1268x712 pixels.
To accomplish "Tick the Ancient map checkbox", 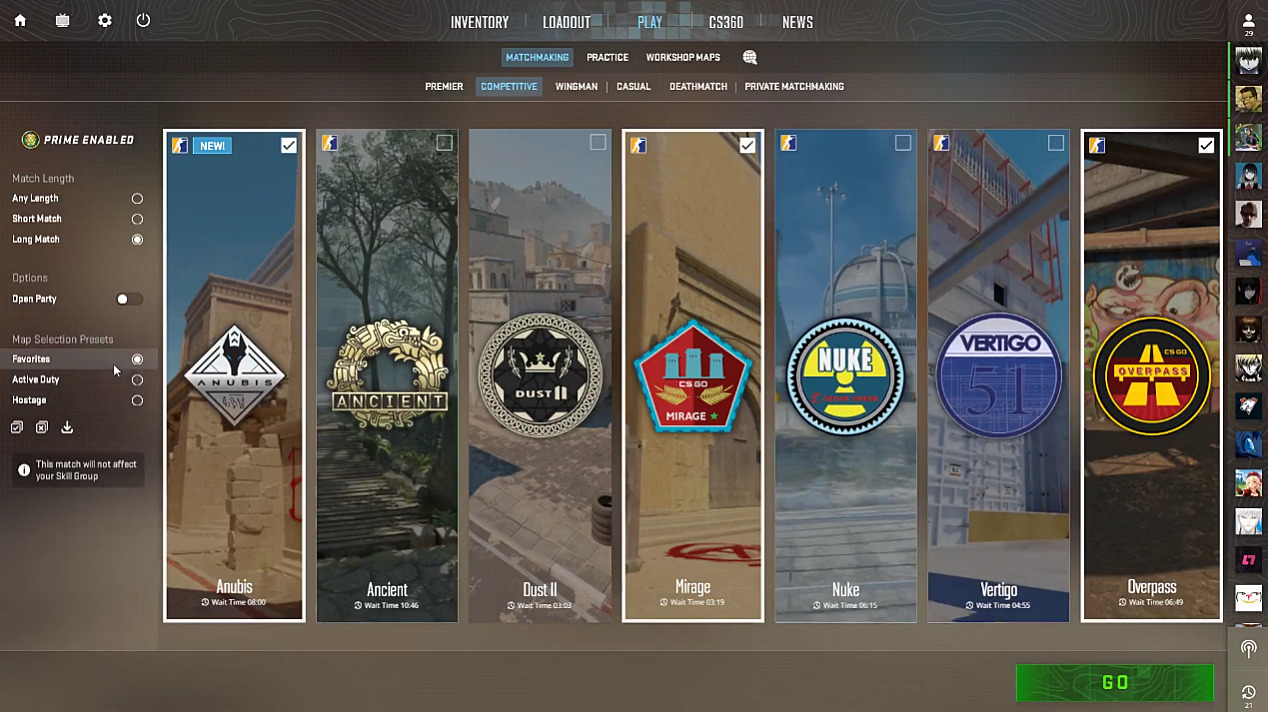I will (444, 144).
